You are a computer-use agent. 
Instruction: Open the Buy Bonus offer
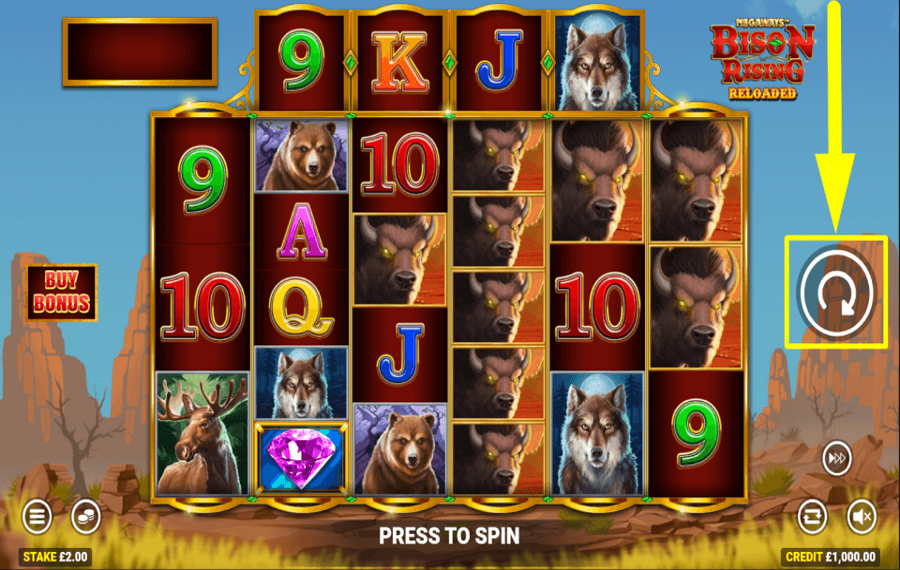(x=62, y=292)
